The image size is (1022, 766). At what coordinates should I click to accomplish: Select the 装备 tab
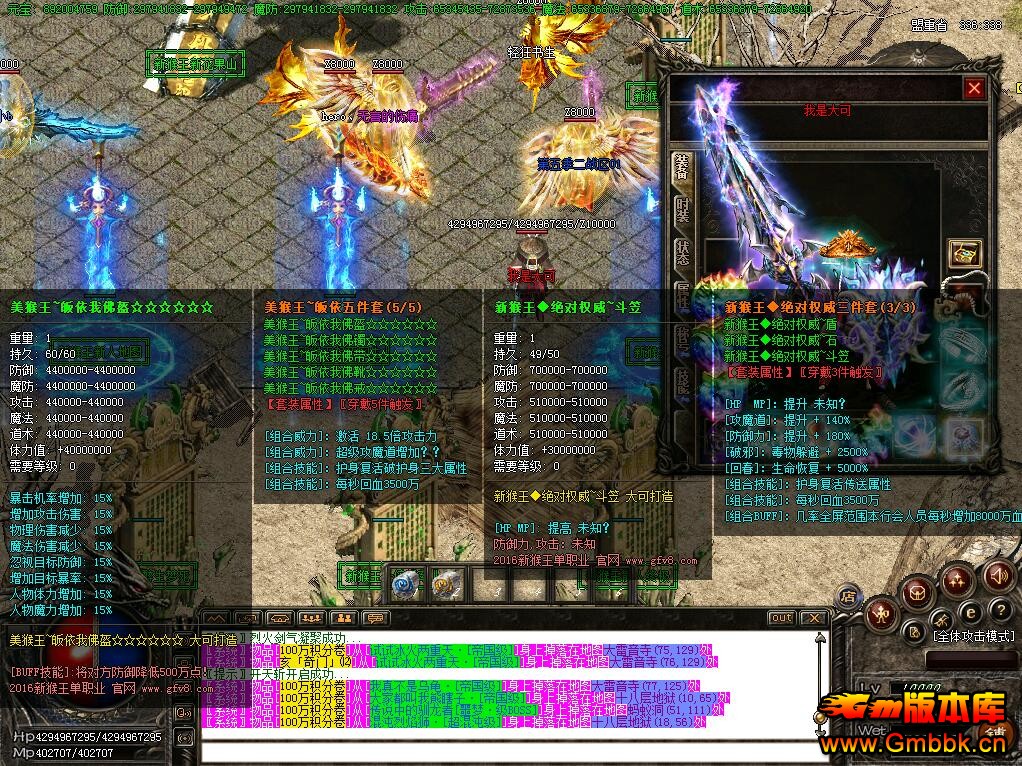pyautogui.click(x=682, y=168)
